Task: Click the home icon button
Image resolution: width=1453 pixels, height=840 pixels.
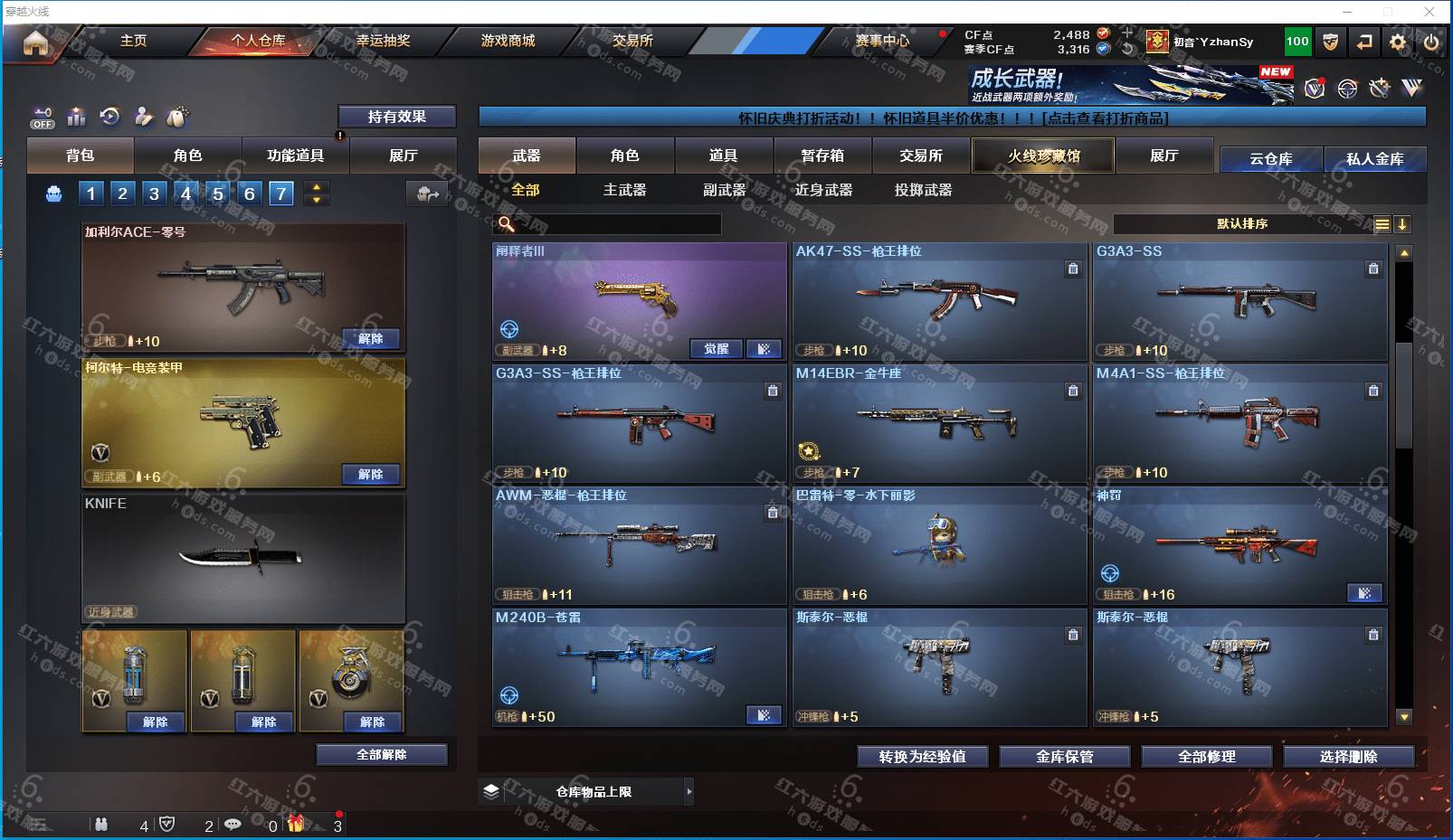Action: click(36, 42)
